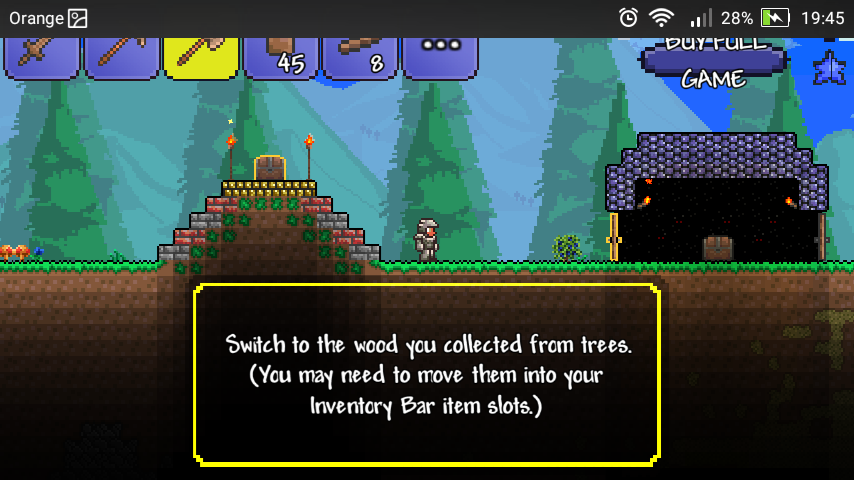Choose the wood stack of 8
This screenshot has width=854, height=480.
(x=360, y=56)
